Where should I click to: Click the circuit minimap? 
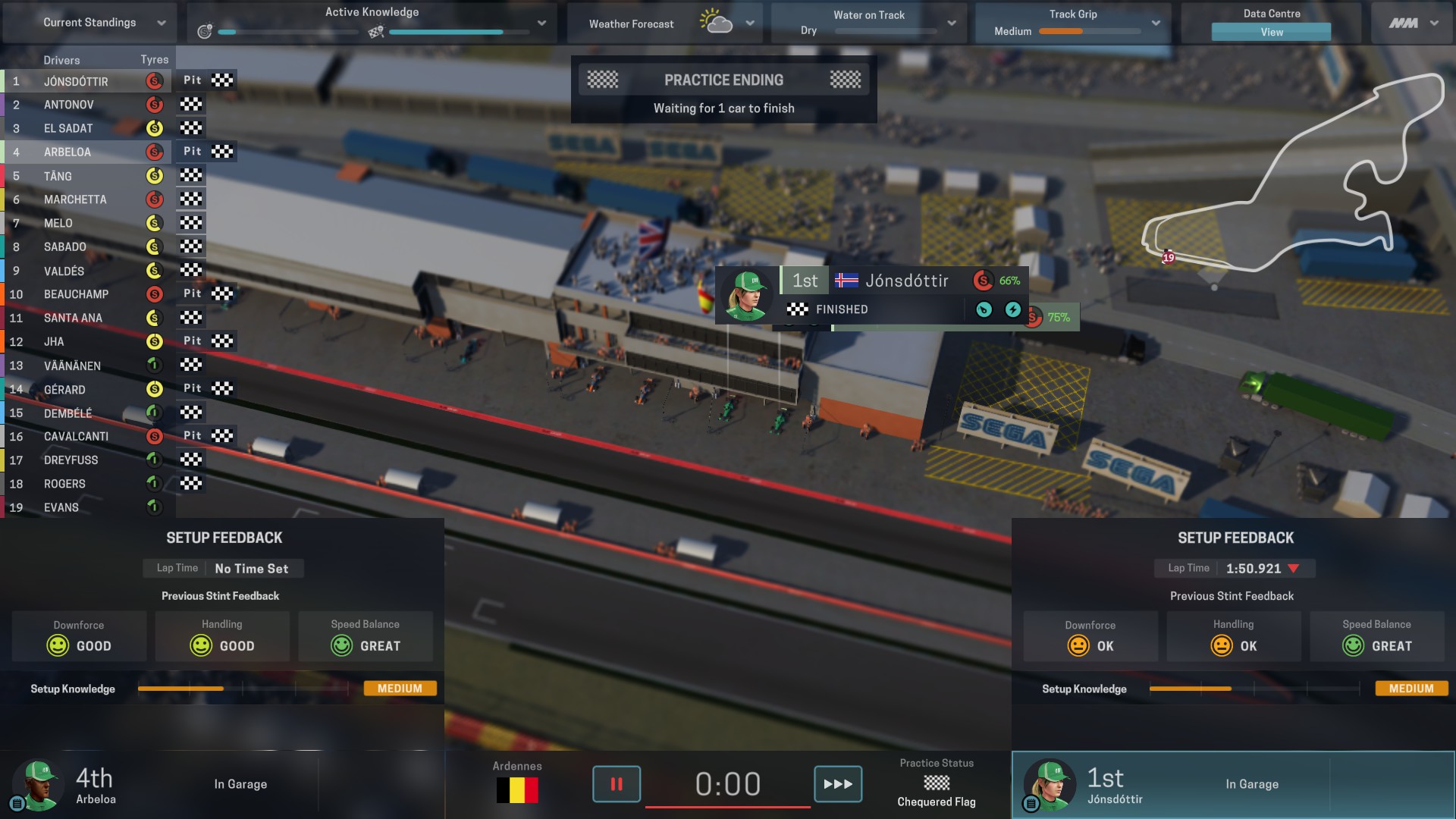click(1289, 174)
